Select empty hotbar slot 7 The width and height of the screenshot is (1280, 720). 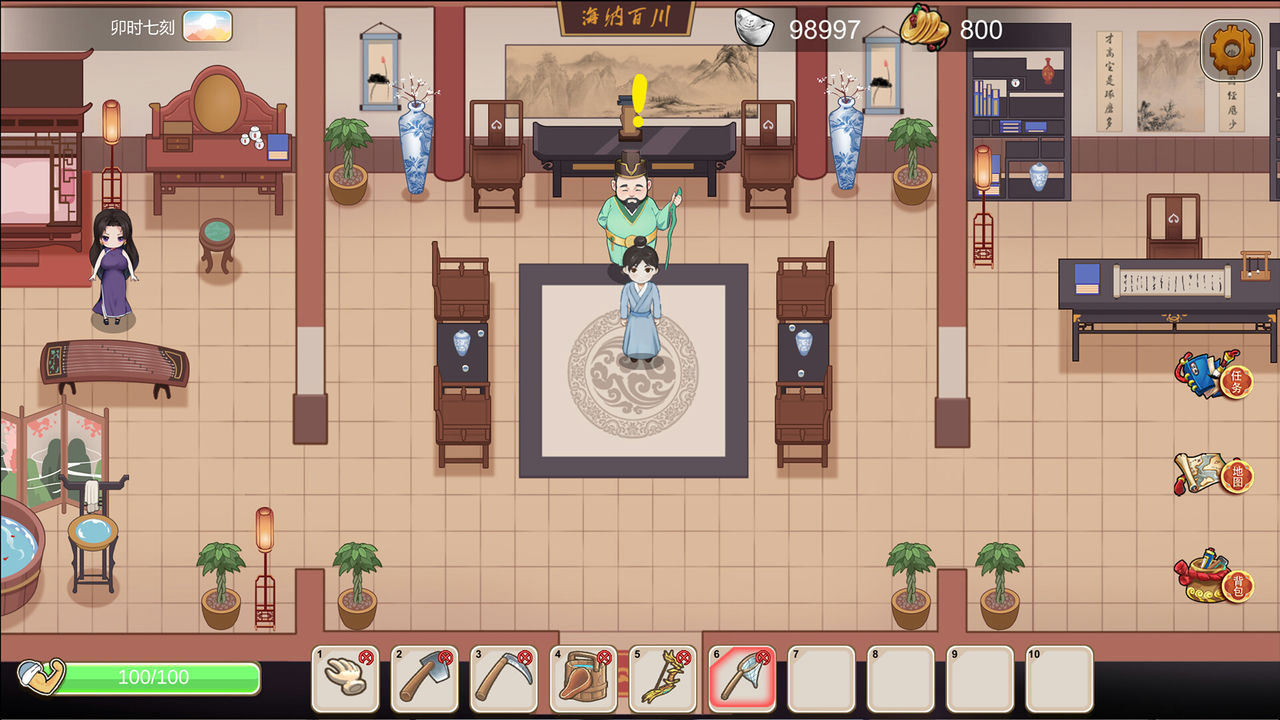coord(820,681)
